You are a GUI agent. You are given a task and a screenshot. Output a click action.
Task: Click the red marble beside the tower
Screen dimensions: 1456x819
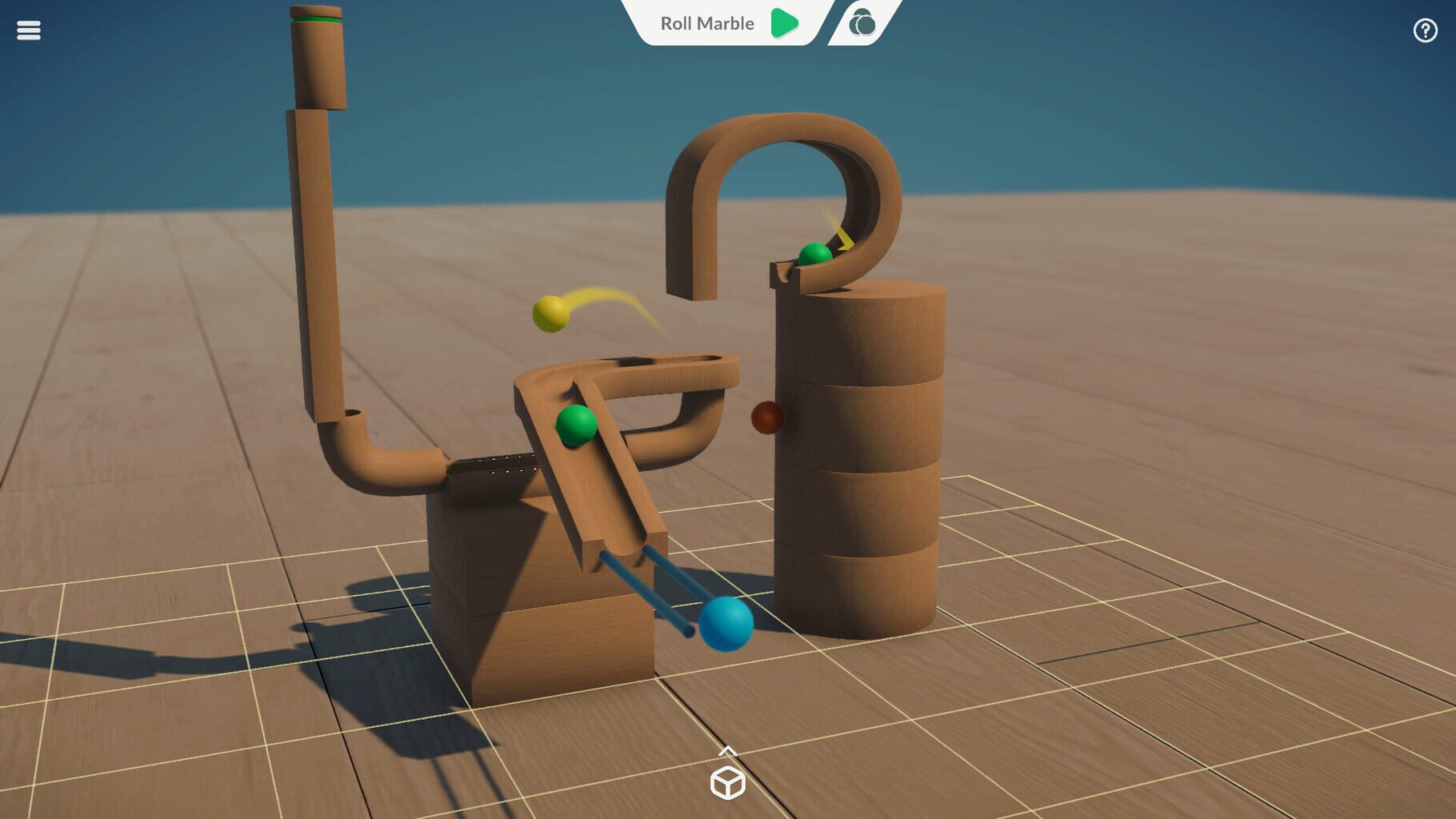tap(766, 417)
